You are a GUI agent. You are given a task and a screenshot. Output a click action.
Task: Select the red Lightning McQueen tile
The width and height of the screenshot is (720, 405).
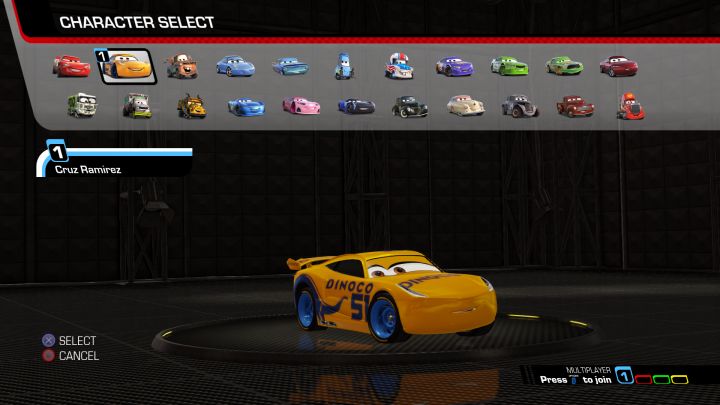click(x=71, y=66)
